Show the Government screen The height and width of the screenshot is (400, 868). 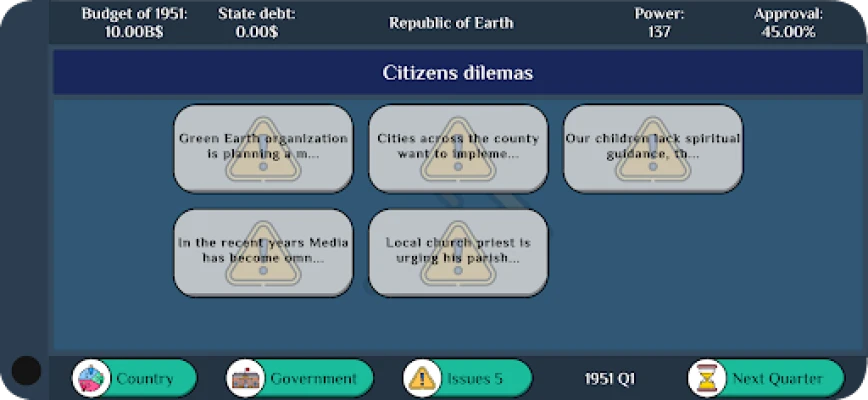tap(300, 378)
